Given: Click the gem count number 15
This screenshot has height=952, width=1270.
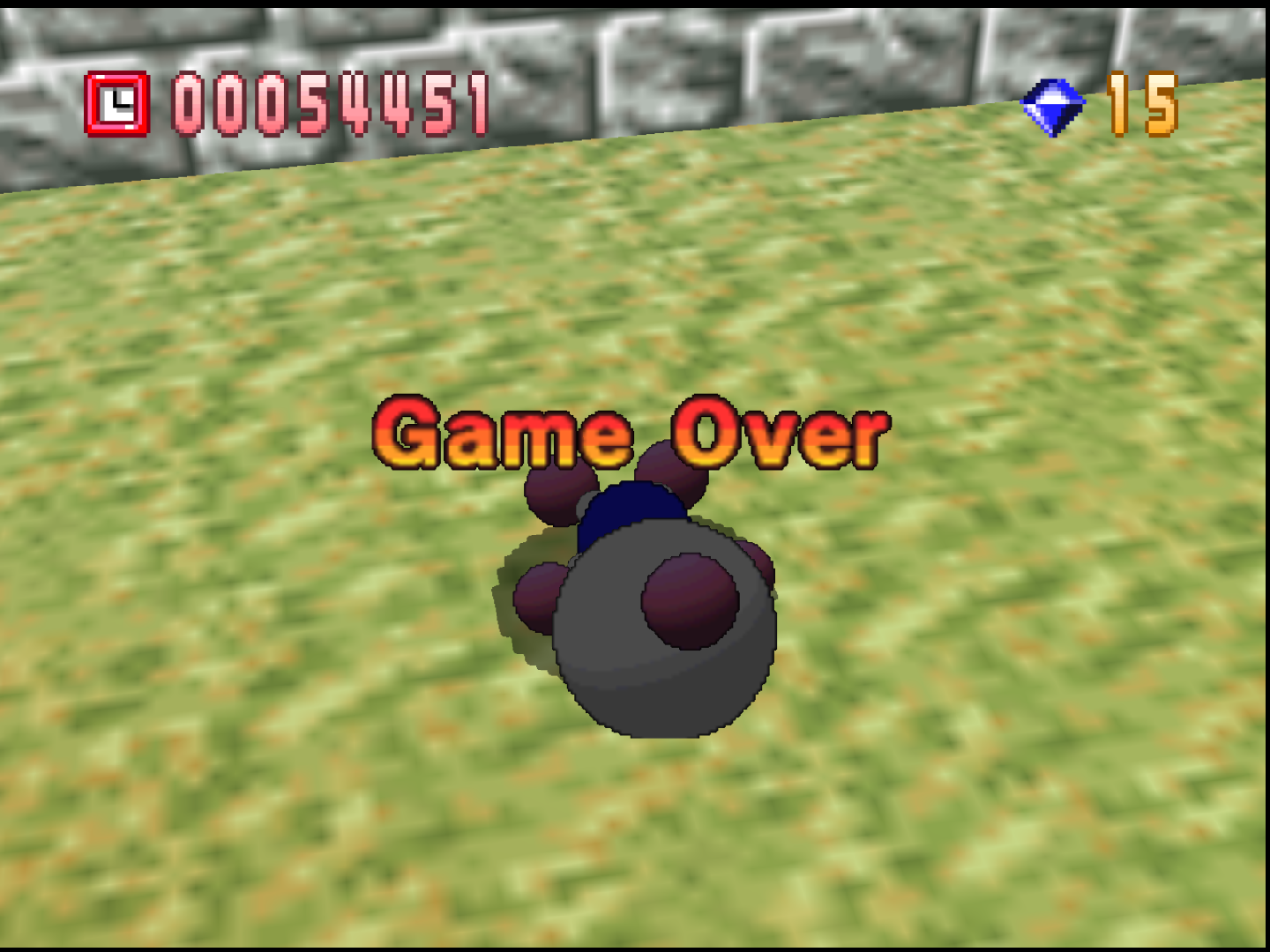Looking at the screenshot, I should click(1142, 106).
